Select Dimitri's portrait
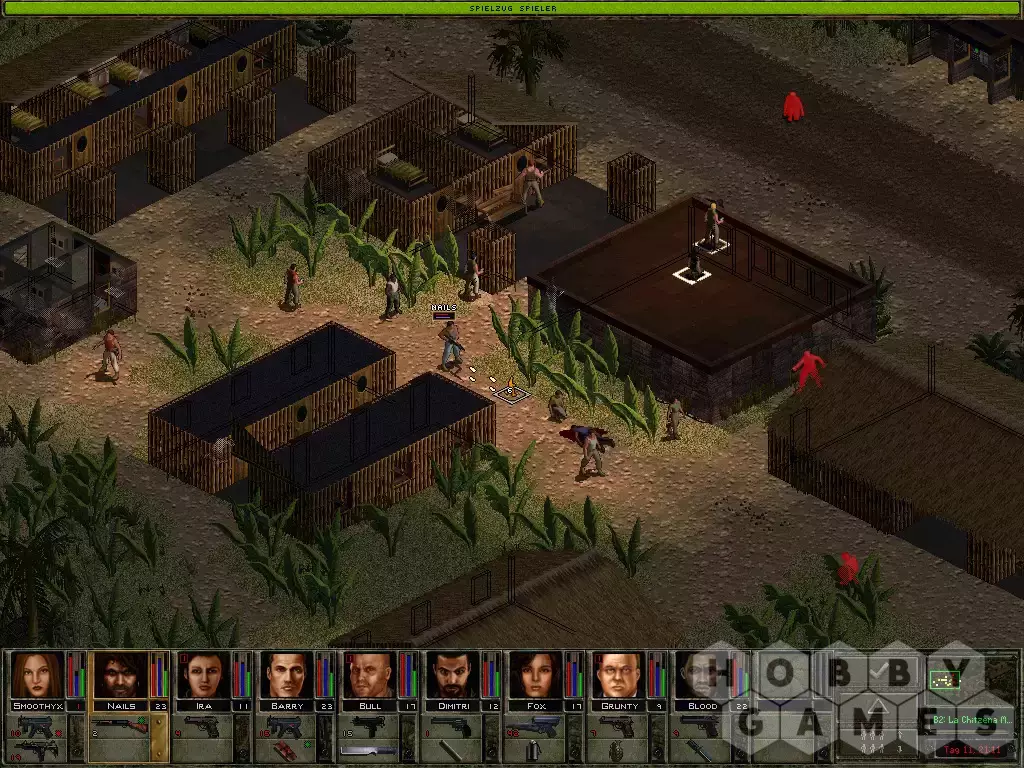 (453, 675)
